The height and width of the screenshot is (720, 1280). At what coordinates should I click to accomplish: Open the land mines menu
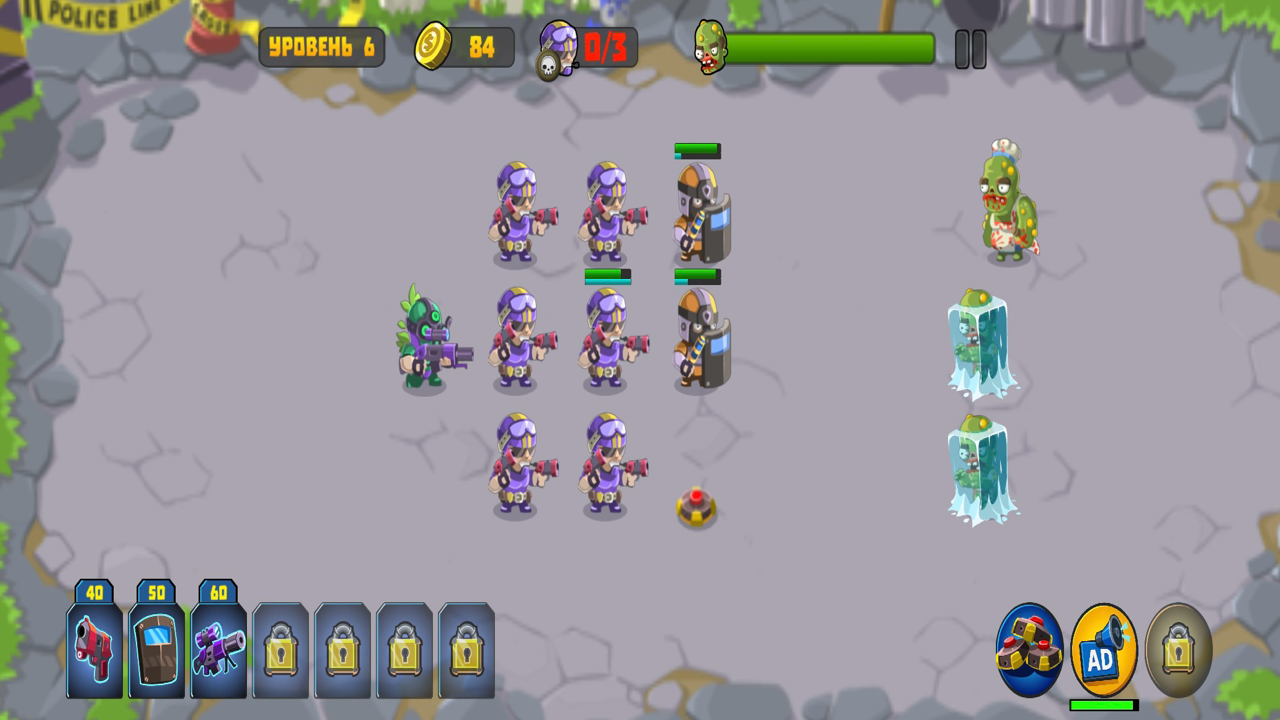click(1029, 650)
